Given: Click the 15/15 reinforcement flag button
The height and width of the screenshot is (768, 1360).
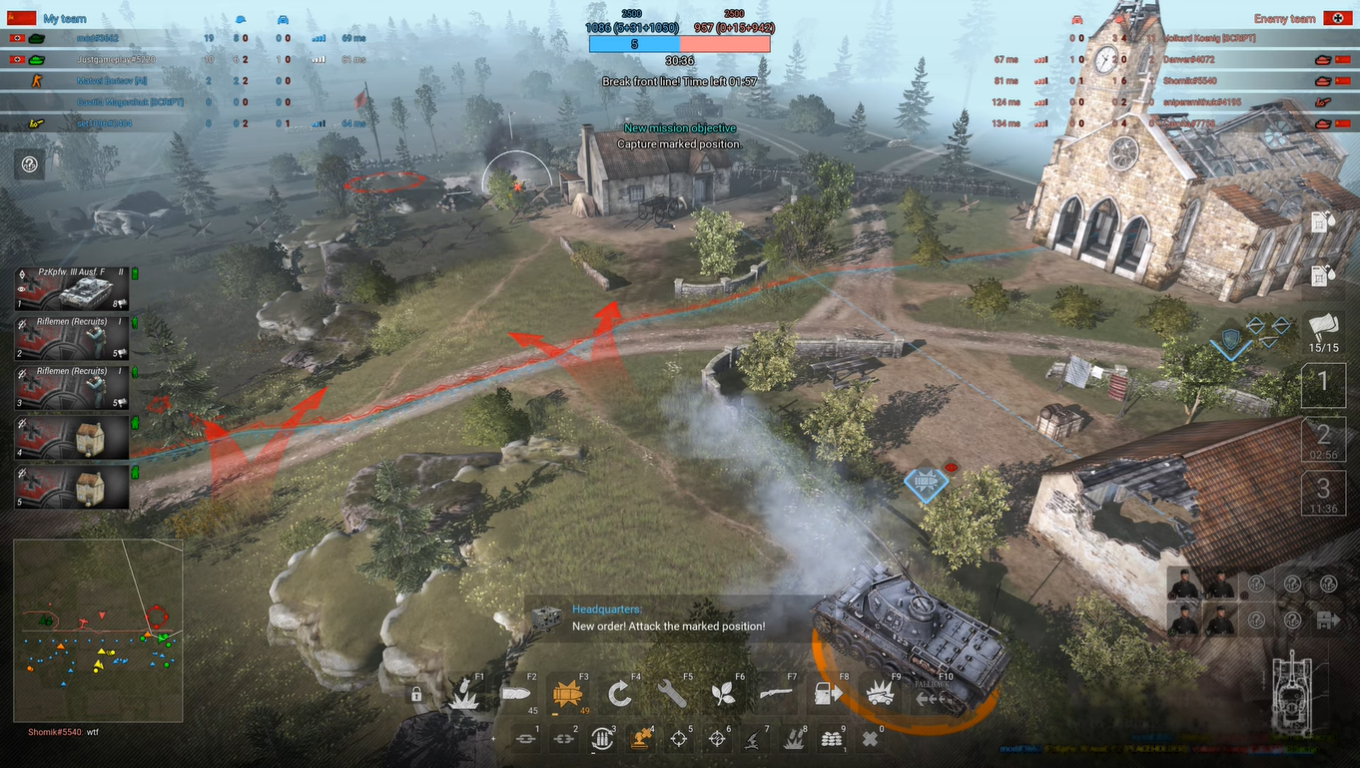Looking at the screenshot, I should coord(1325,328).
